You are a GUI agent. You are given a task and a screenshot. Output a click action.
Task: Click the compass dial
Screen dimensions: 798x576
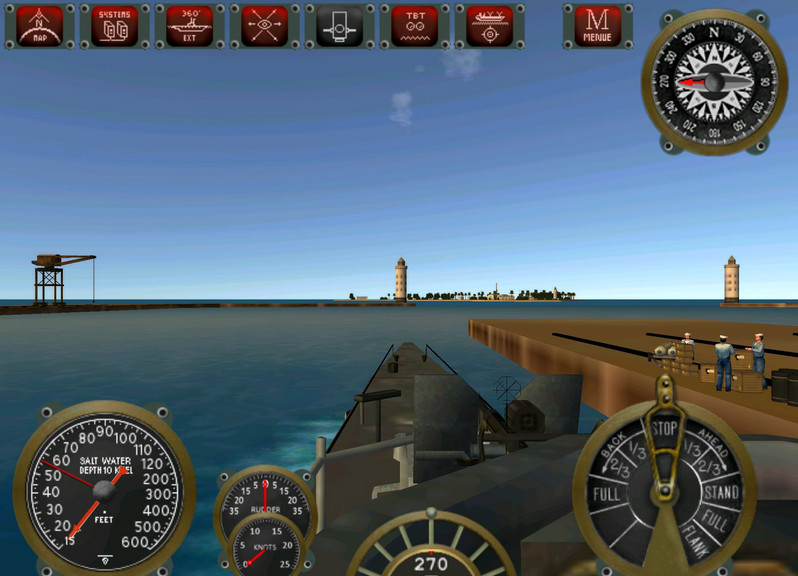coord(713,81)
